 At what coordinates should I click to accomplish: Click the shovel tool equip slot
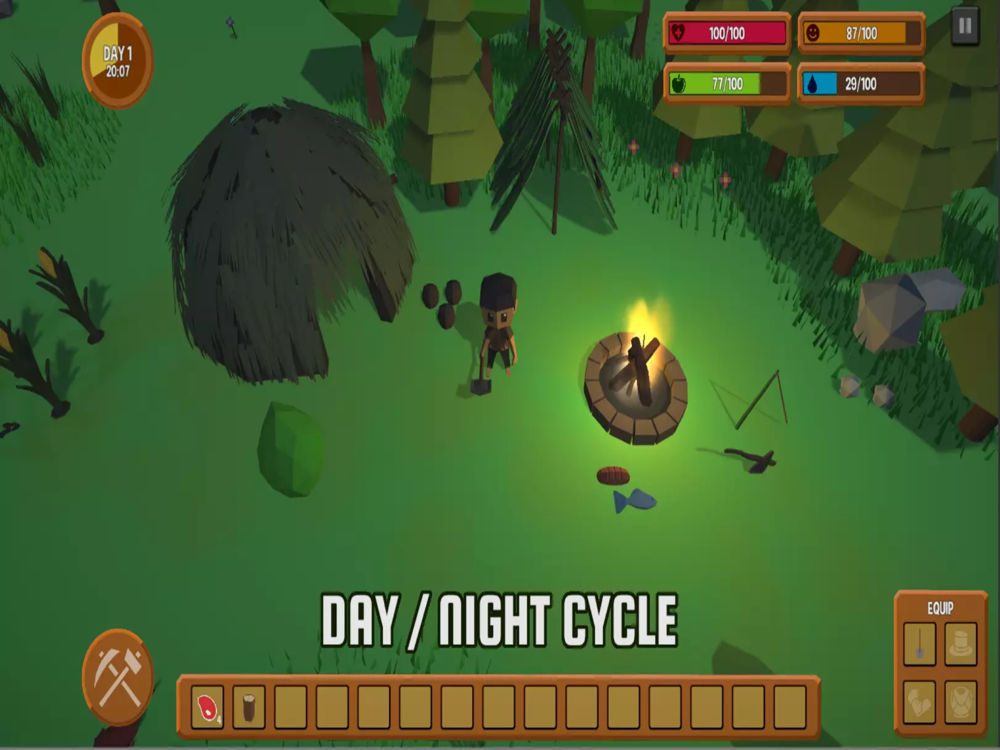click(x=919, y=643)
